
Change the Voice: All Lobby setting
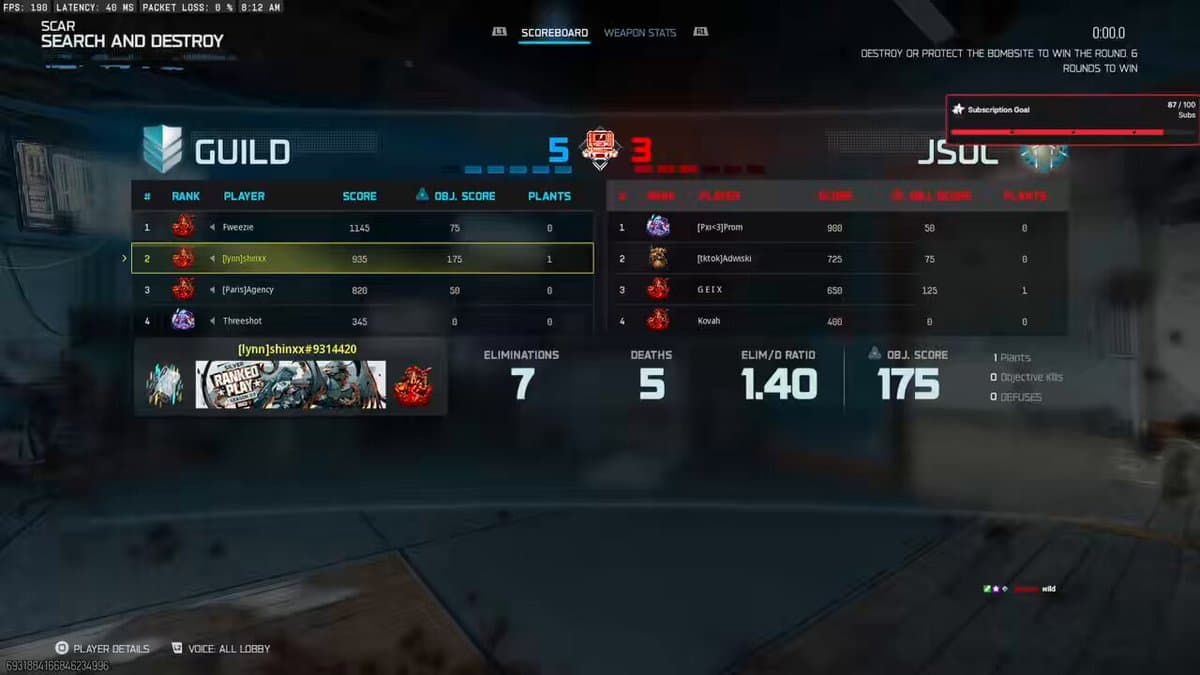tap(221, 649)
